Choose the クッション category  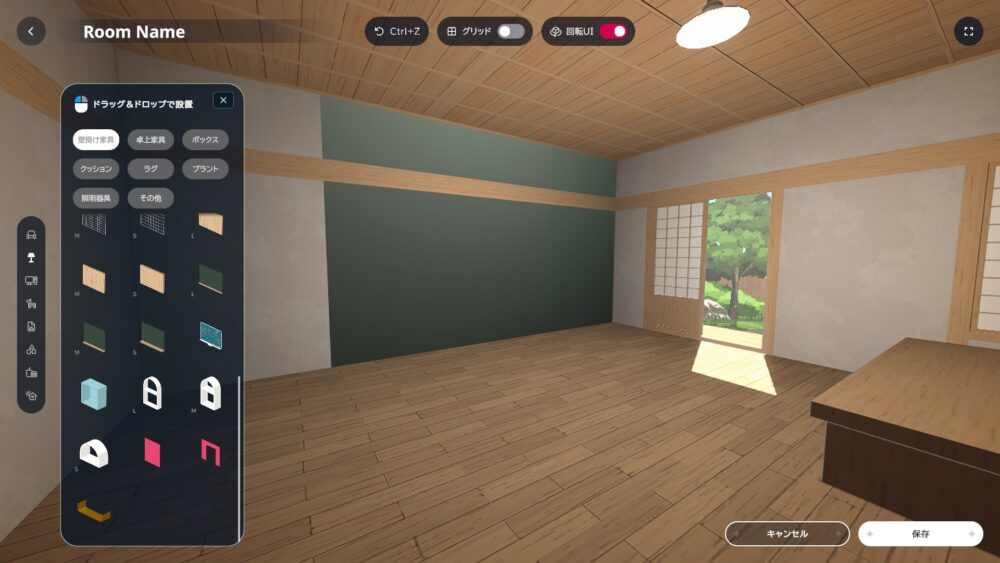[96, 169]
